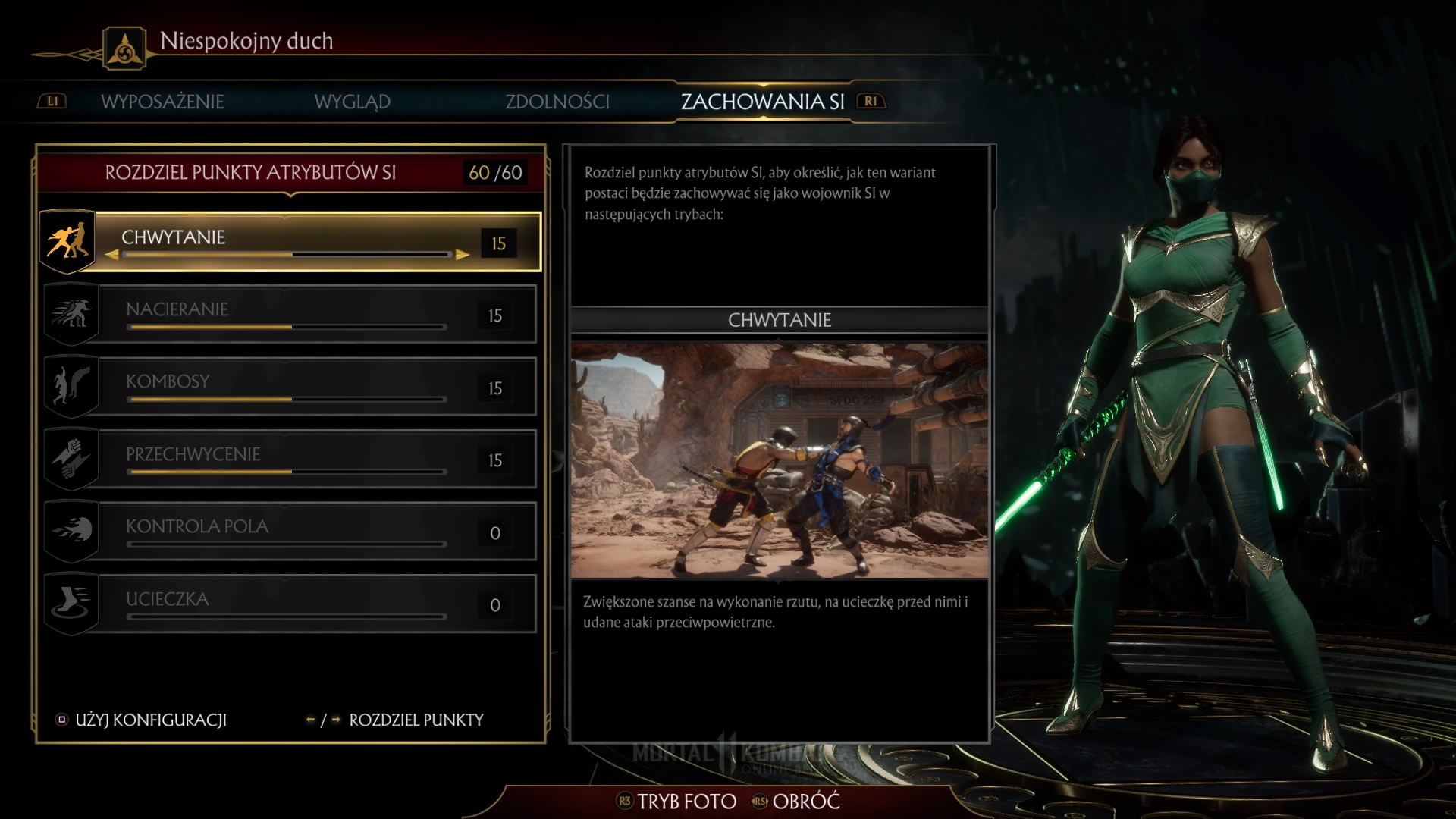The height and width of the screenshot is (819, 1456).
Task: Increase Chwytanie with the right arrow
Action: tap(463, 255)
